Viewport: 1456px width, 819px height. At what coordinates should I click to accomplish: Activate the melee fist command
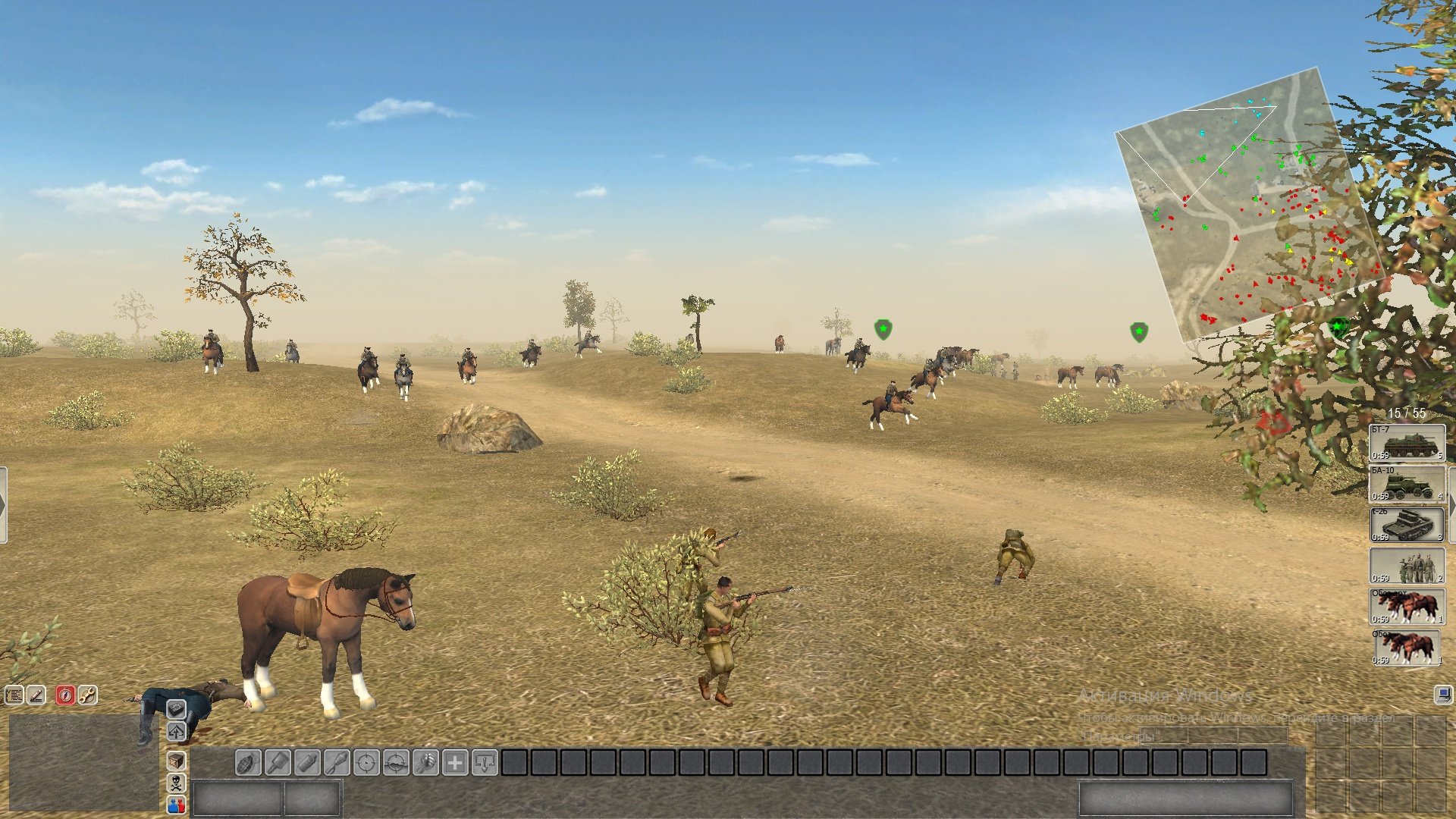(425, 762)
